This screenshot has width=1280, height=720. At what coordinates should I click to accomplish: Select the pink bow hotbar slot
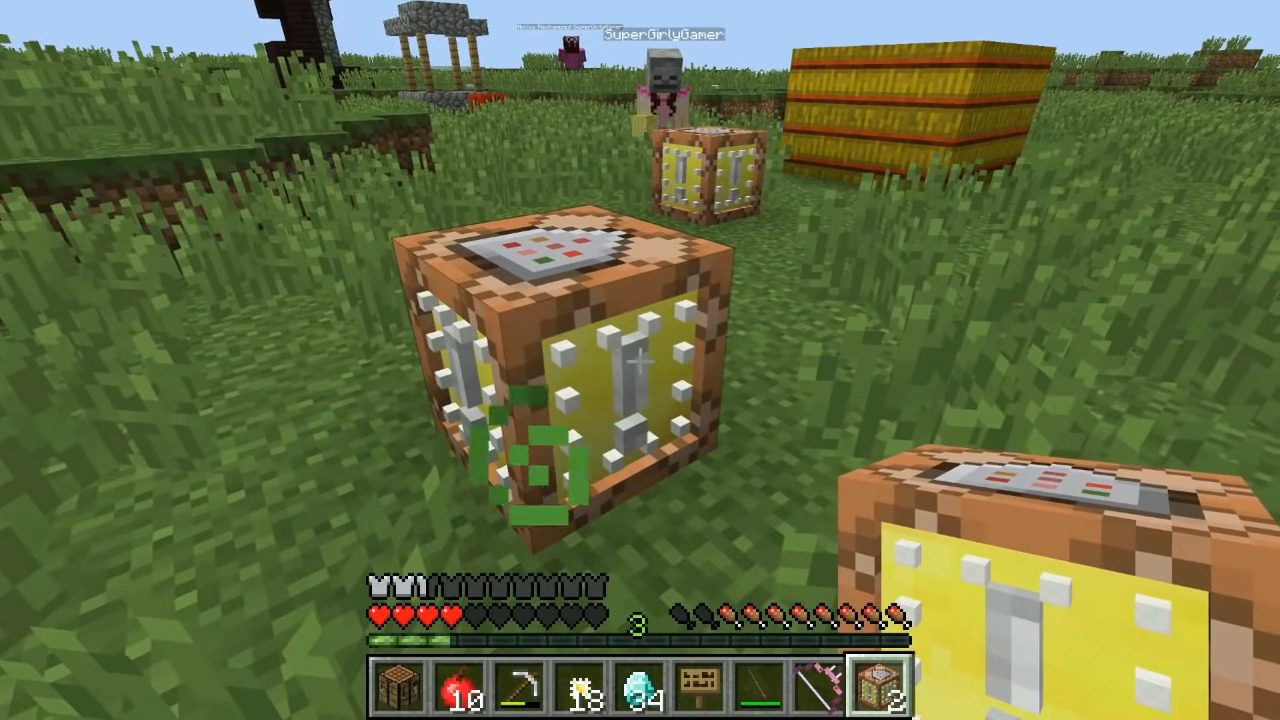818,685
